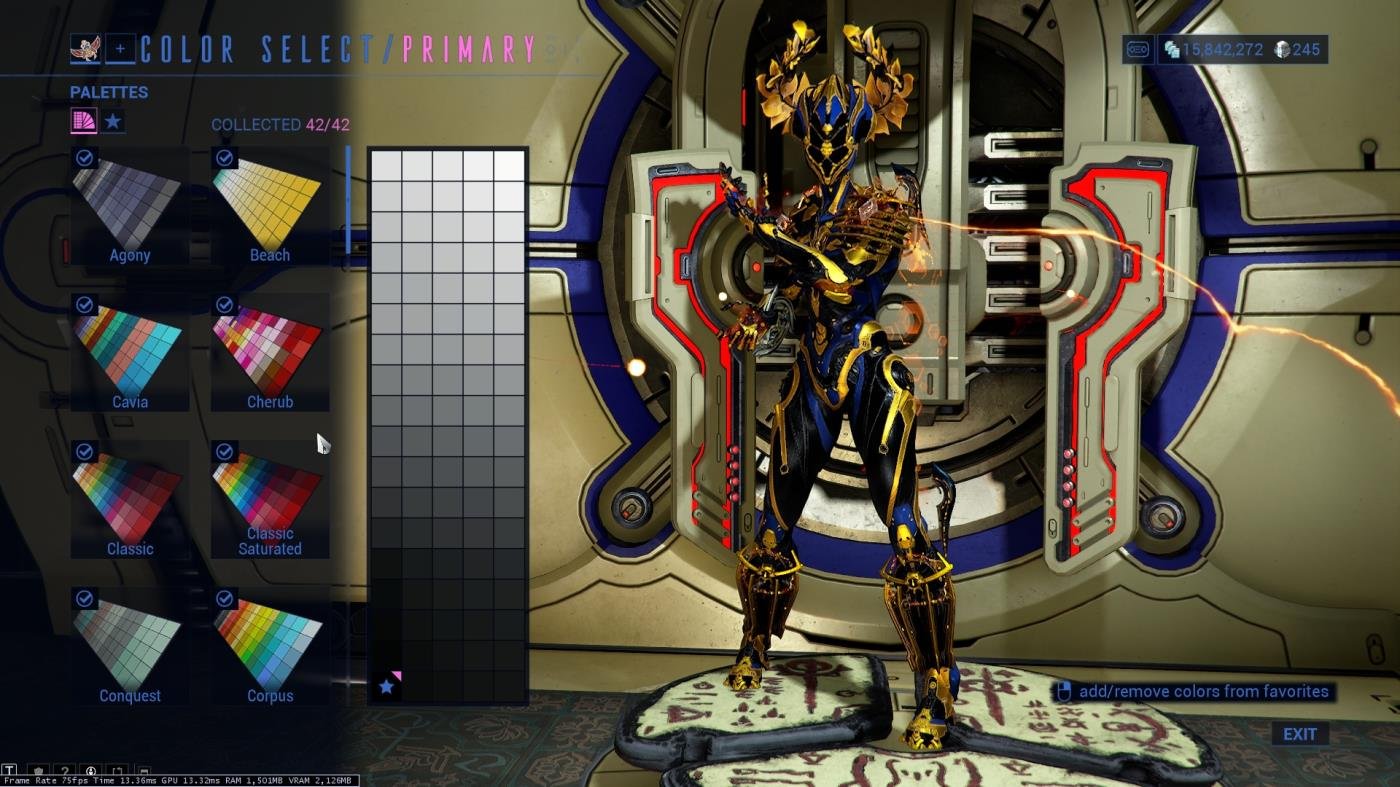1400x787 pixels.
Task: Open the ticket icon beside credits
Action: [1137, 49]
